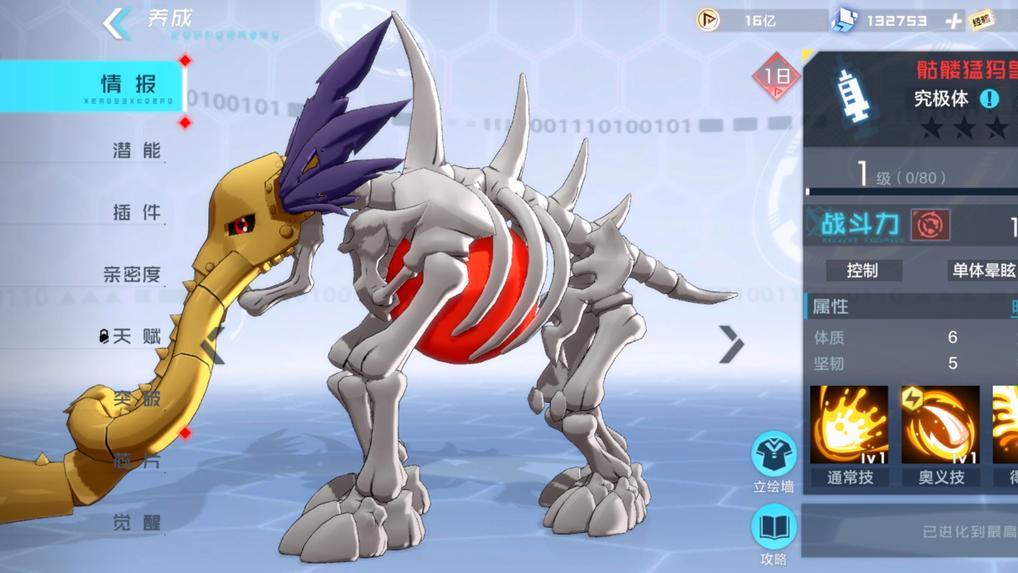Image resolution: width=1018 pixels, height=573 pixels.
Task: Select the 属性 stats tab
Action: [832, 306]
